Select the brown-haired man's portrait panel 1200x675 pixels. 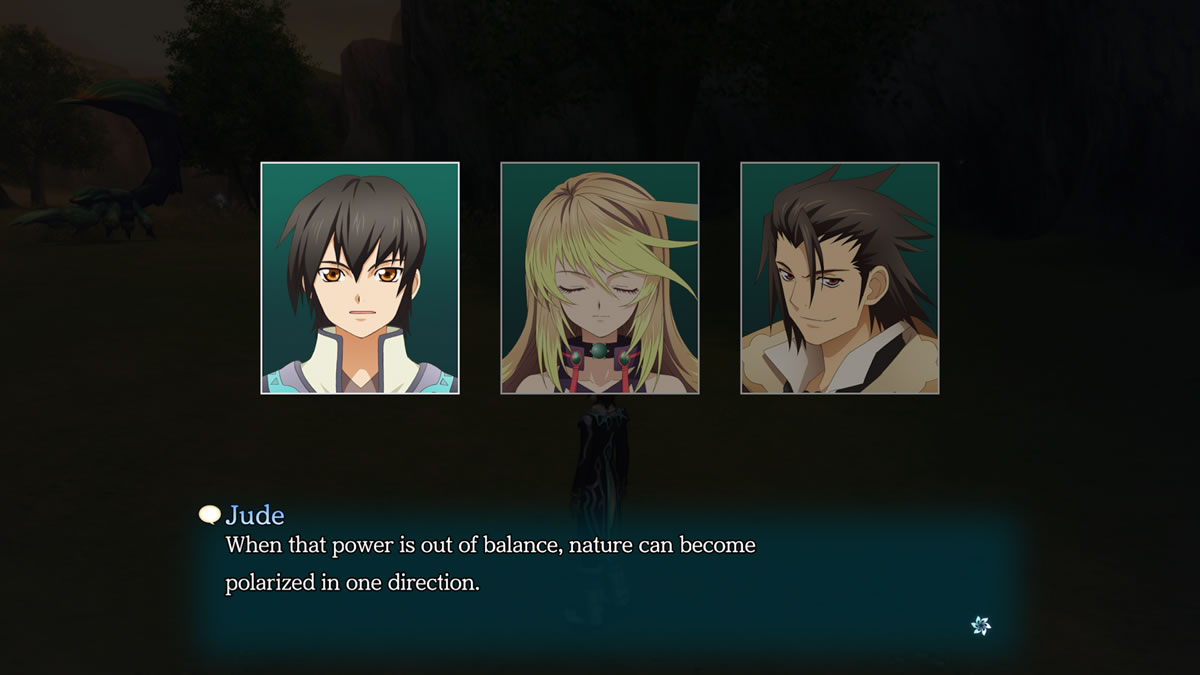pyautogui.click(x=840, y=278)
